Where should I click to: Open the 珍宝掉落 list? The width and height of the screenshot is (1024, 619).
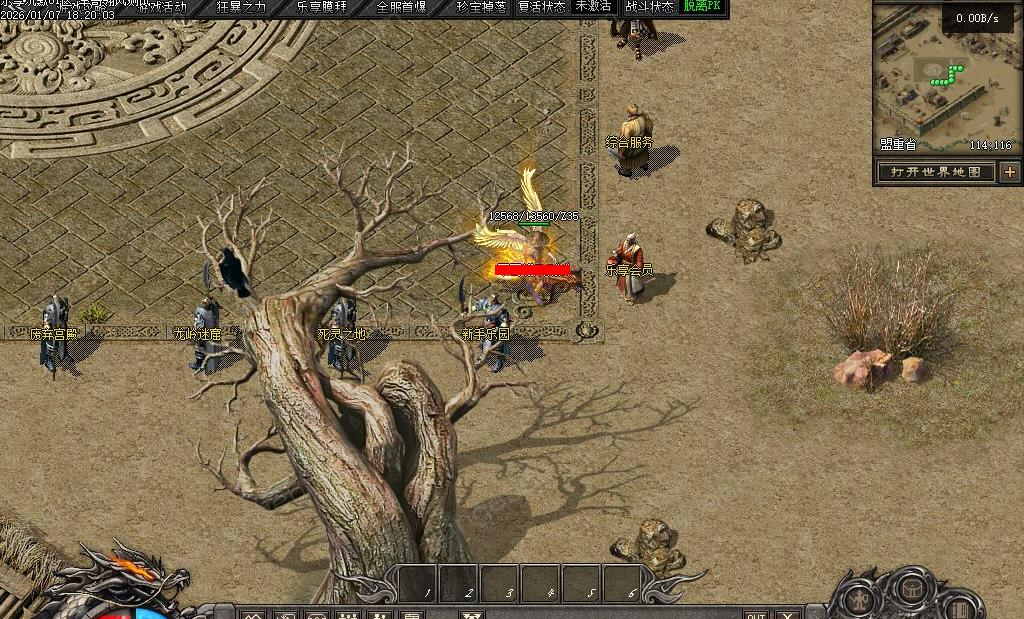click(481, 7)
